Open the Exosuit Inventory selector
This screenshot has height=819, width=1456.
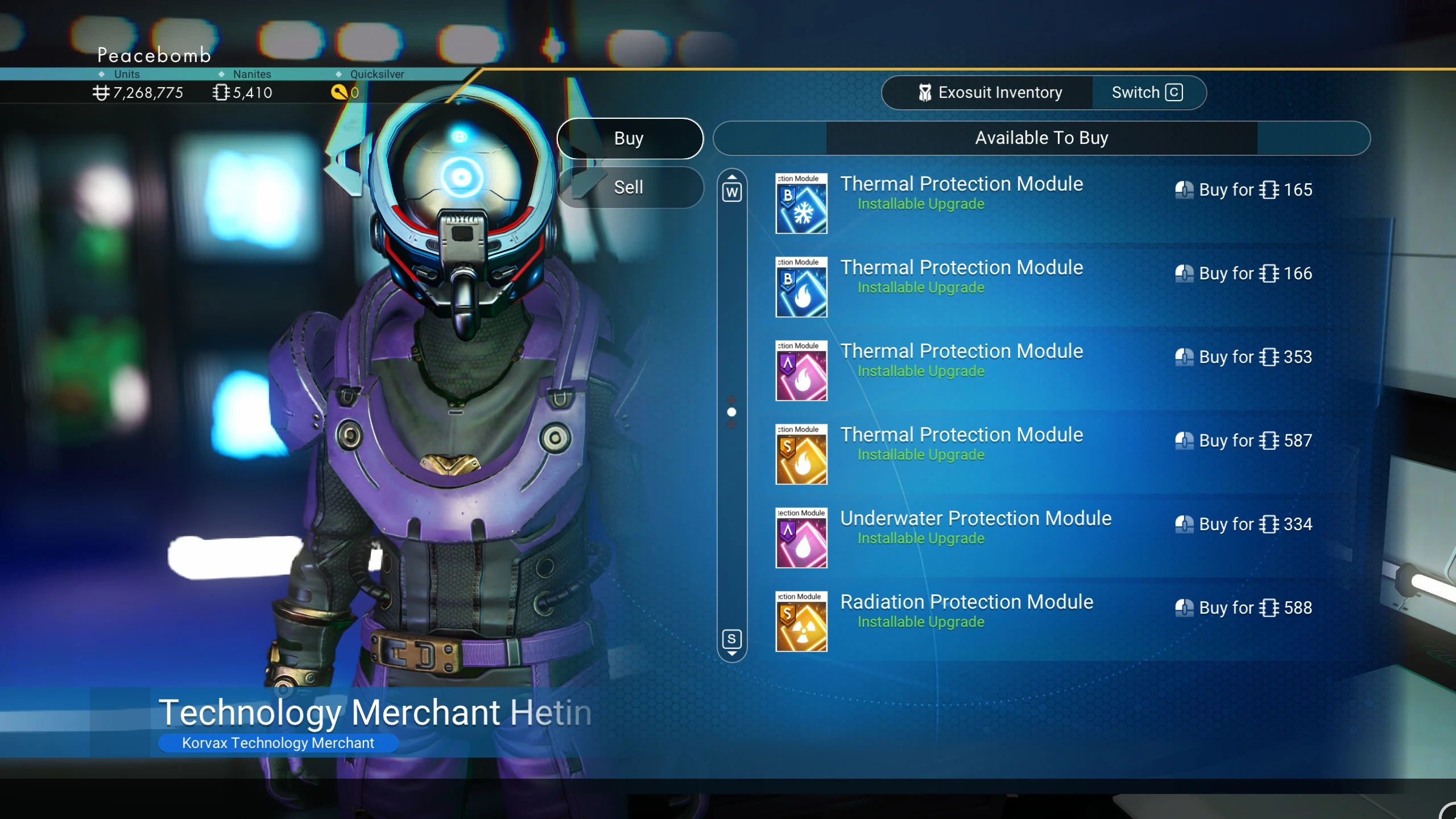pyautogui.click(x=989, y=93)
